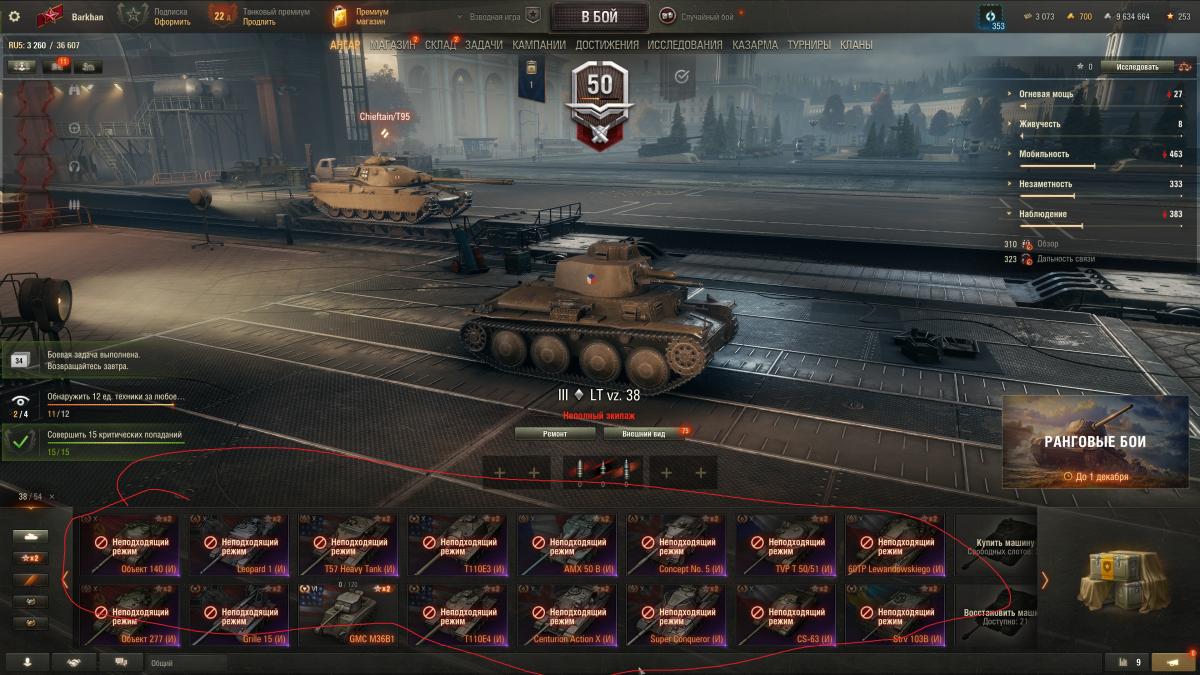The height and width of the screenshot is (675, 1200).
Task: Switch to the КАЗАРМА tab
Action: click(755, 45)
